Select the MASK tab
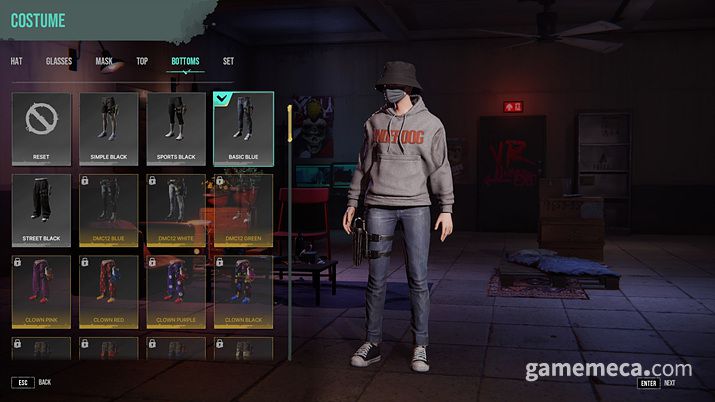 [x=104, y=61]
